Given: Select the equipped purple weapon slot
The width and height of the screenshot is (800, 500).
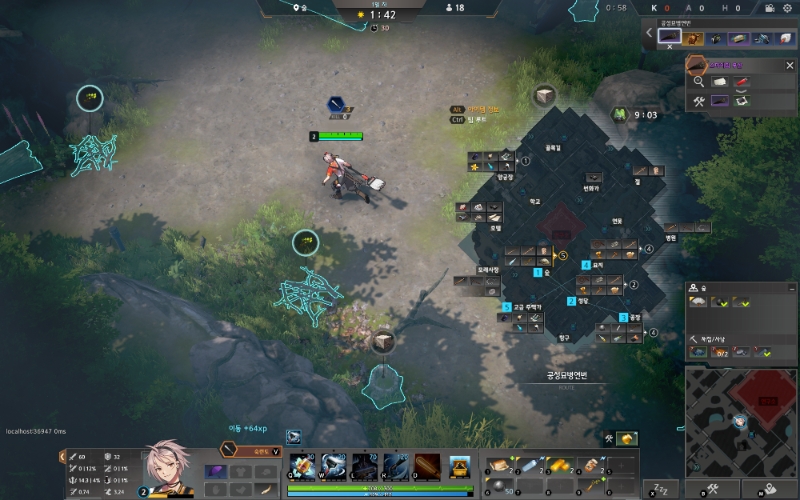Looking at the screenshot, I should point(215,472).
